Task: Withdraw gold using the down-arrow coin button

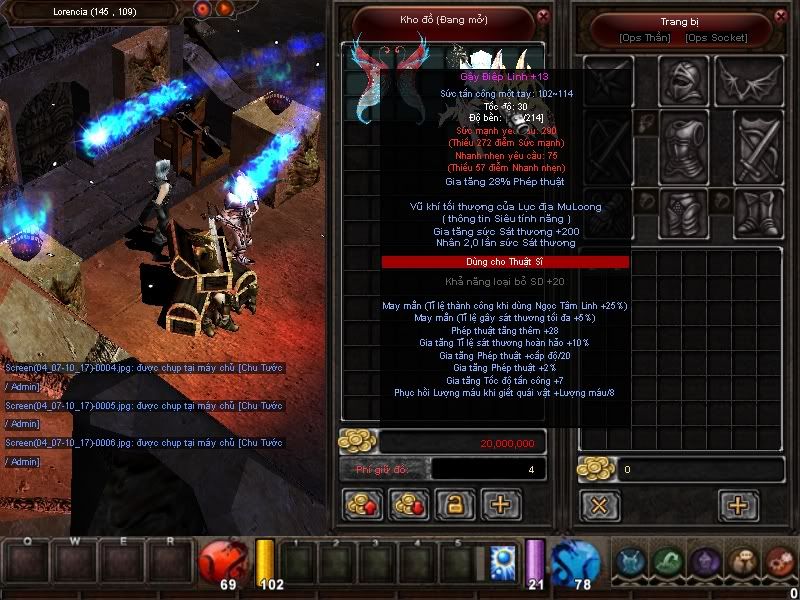Action: point(408,505)
